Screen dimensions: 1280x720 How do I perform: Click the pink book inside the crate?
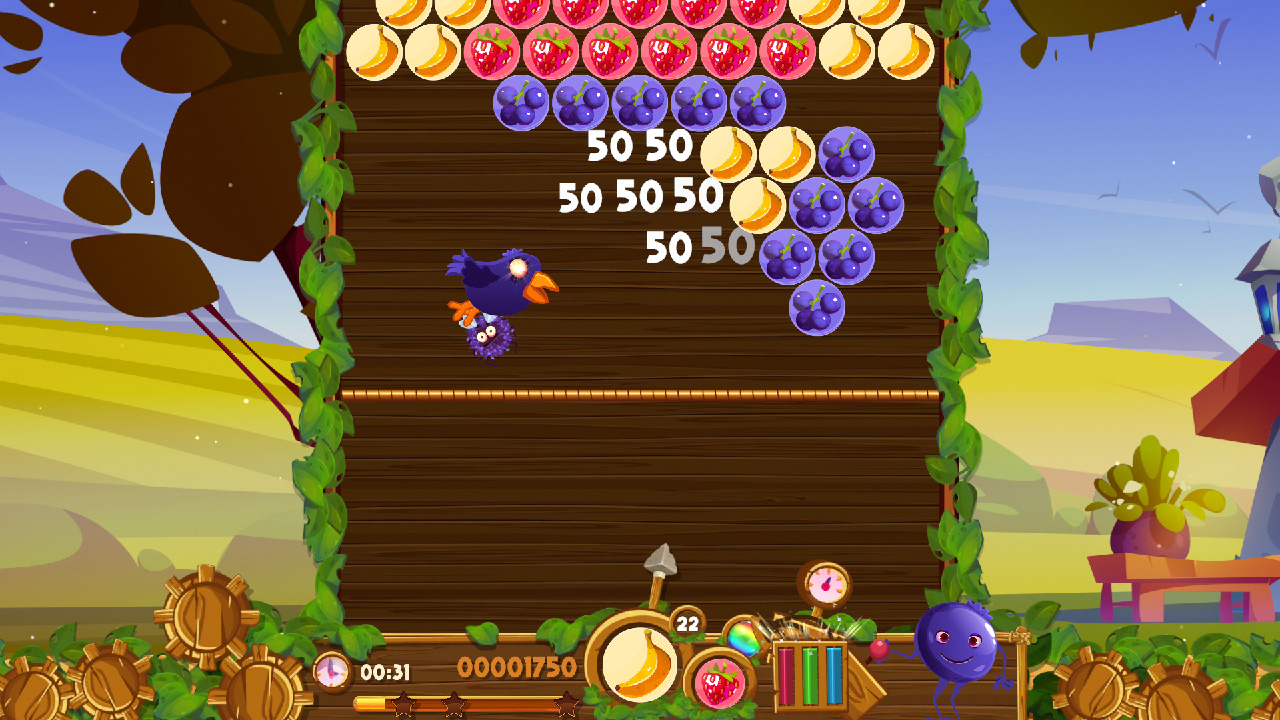click(788, 674)
